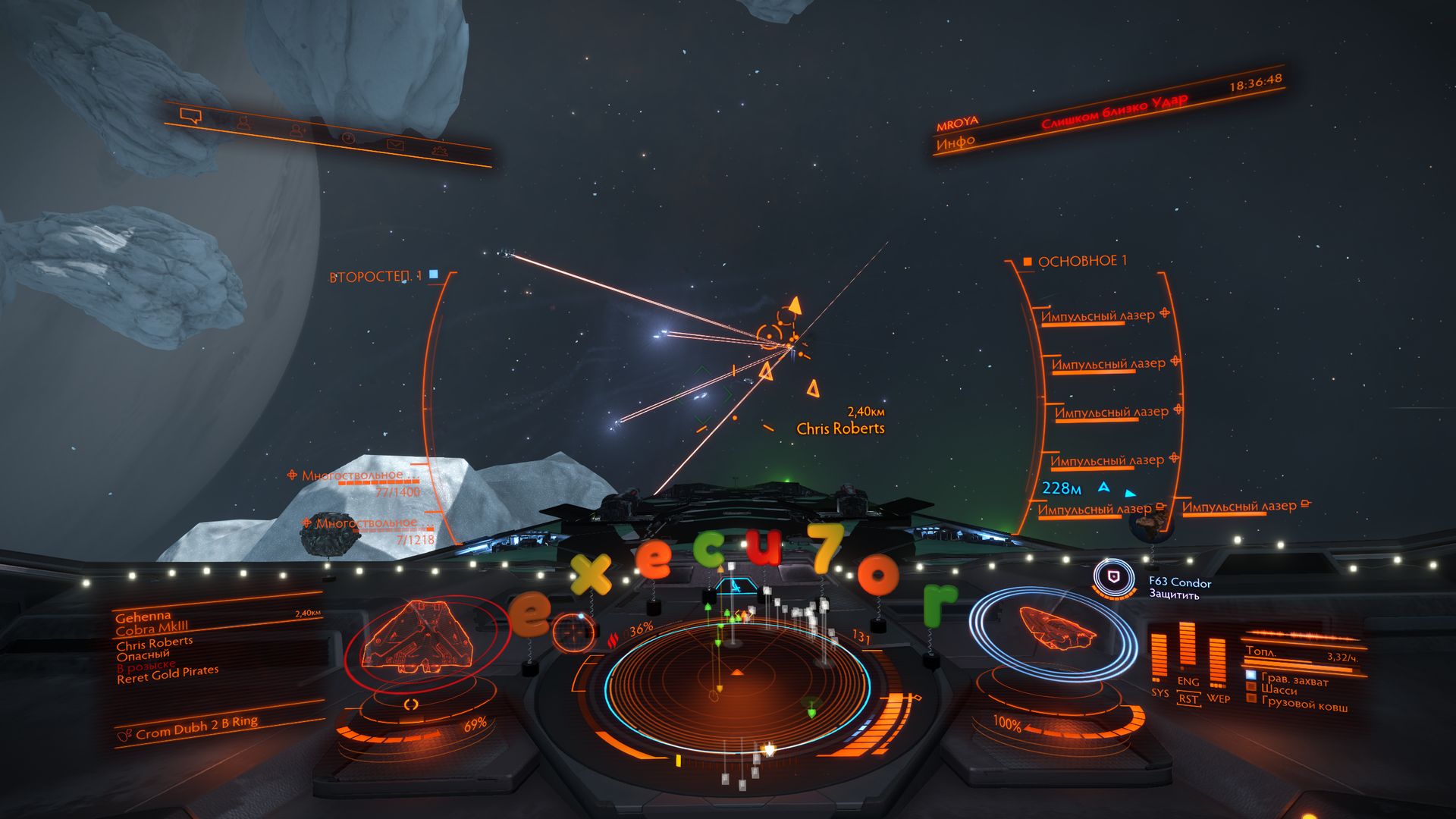Show the clock history tab

pos(348,138)
